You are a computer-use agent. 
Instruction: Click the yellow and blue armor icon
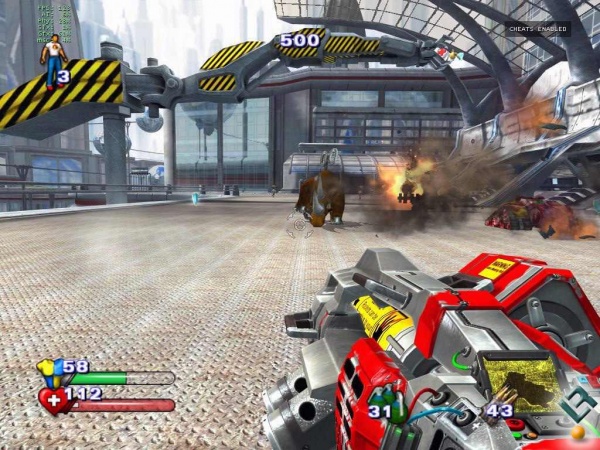[50, 372]
